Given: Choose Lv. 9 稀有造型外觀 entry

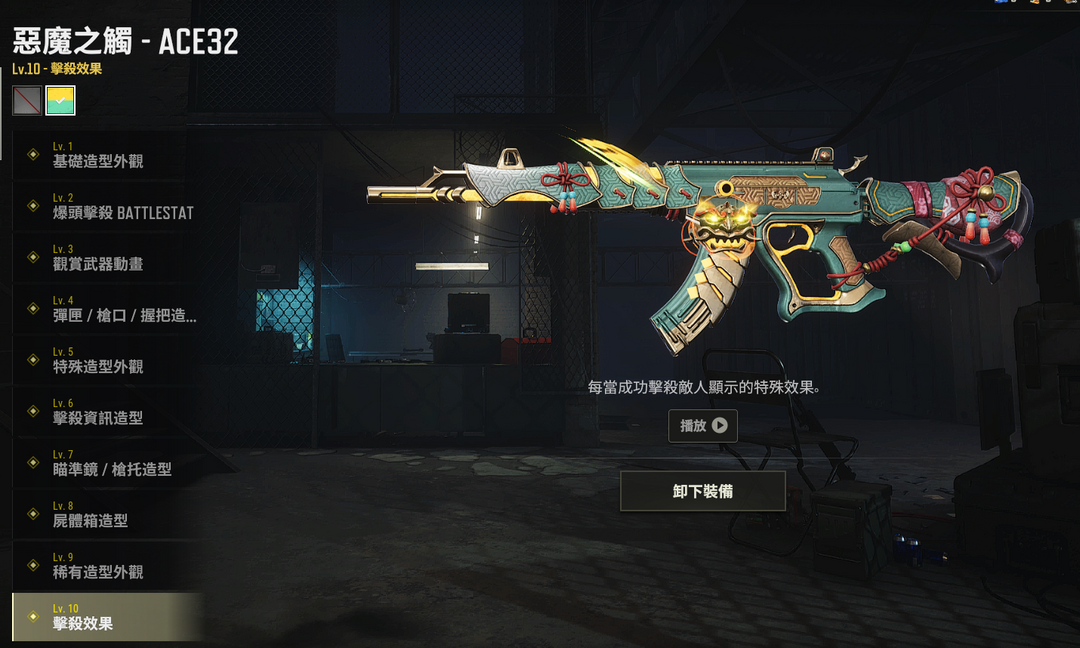Looking at the screenshot, I should click(x=104, y=566).
